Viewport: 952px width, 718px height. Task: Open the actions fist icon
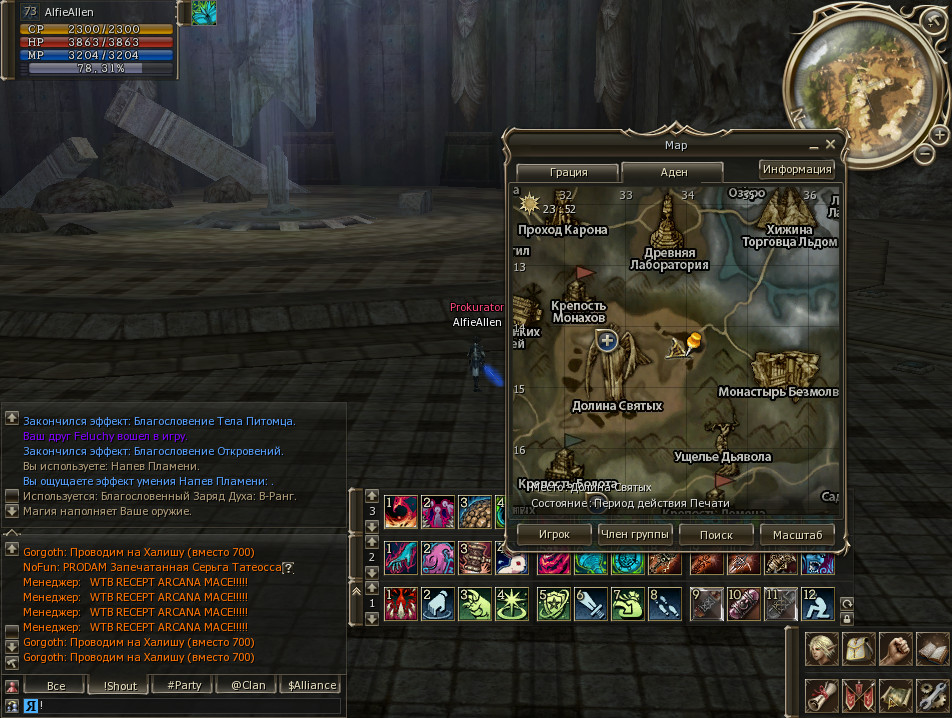[x=896, y=648]
